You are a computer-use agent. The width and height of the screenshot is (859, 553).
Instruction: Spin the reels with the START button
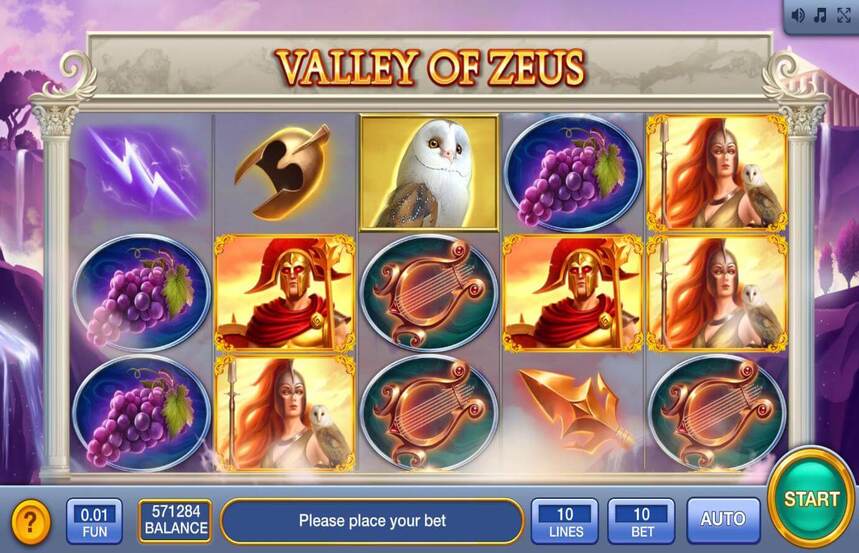click(x=811, y=497)
